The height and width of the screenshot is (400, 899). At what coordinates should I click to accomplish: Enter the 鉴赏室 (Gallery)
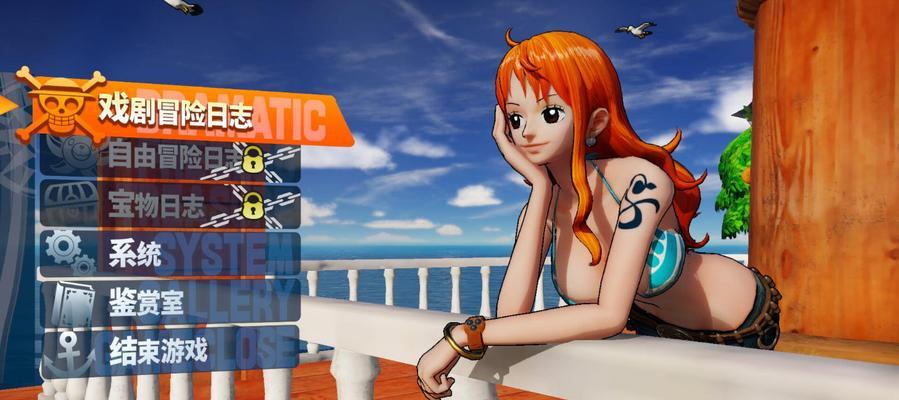click(170, 303)
